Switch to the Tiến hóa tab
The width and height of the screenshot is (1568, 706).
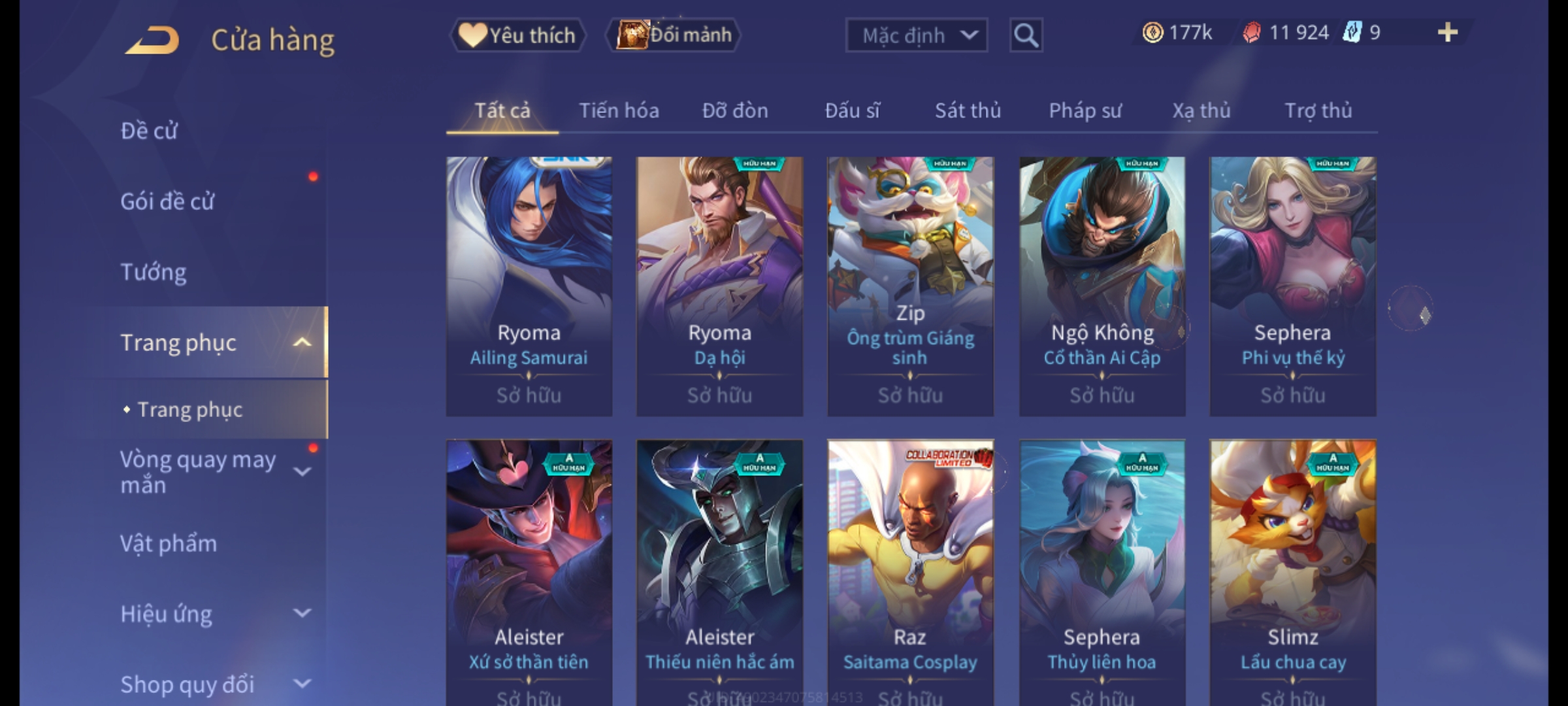[619, 110]
